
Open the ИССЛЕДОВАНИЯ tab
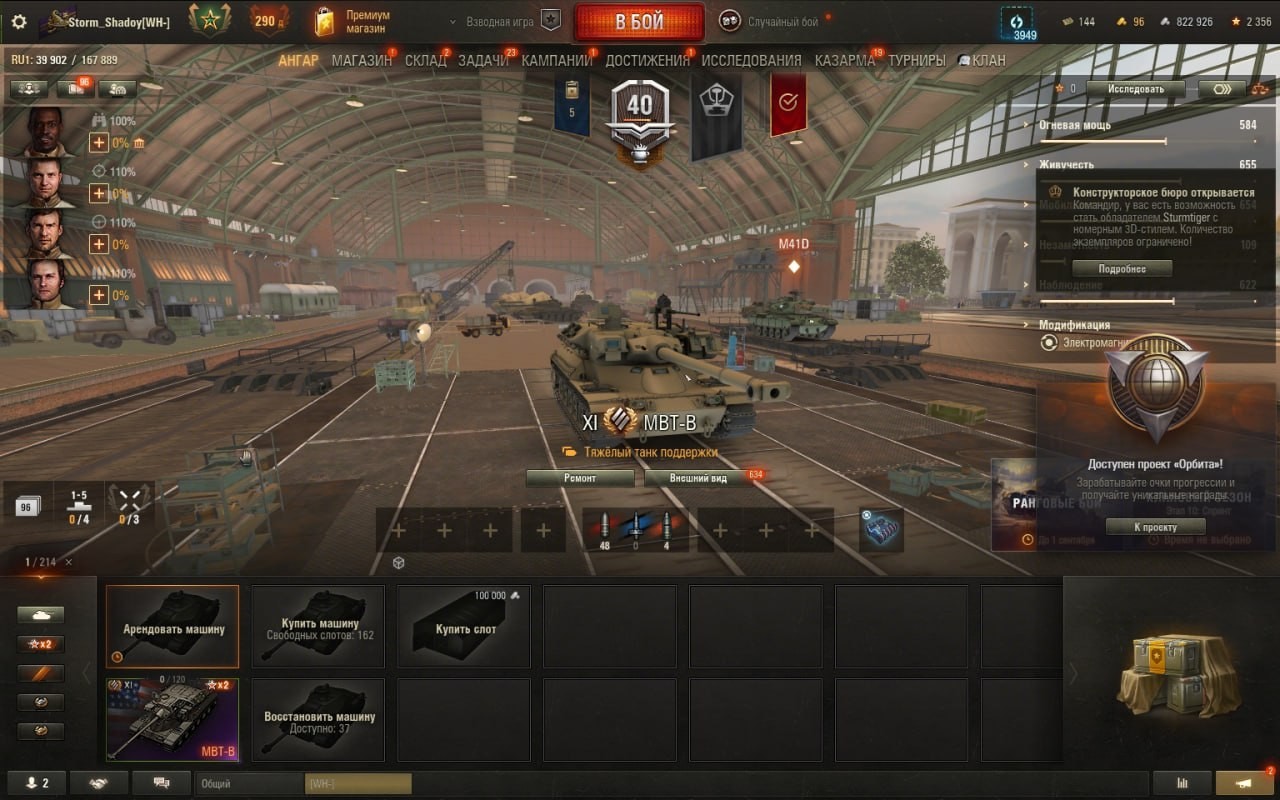tap(751, 60)
